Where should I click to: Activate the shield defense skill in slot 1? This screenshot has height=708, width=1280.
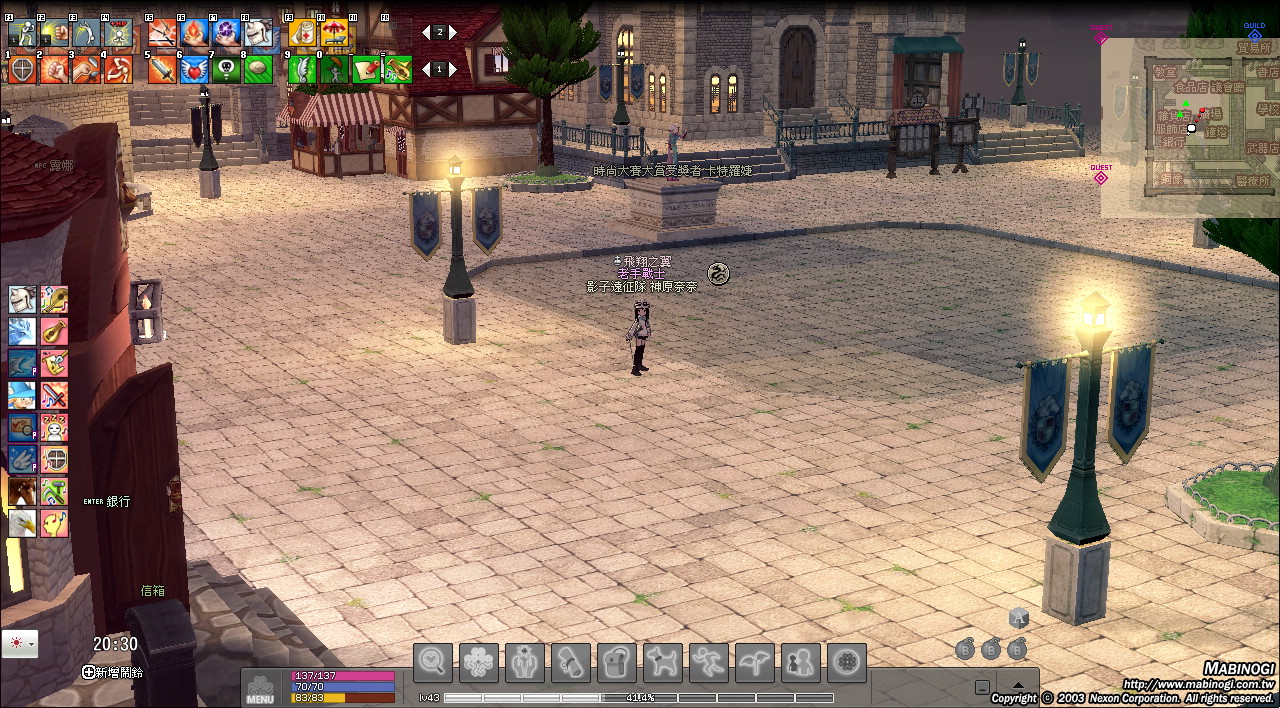tap(22, 70)
